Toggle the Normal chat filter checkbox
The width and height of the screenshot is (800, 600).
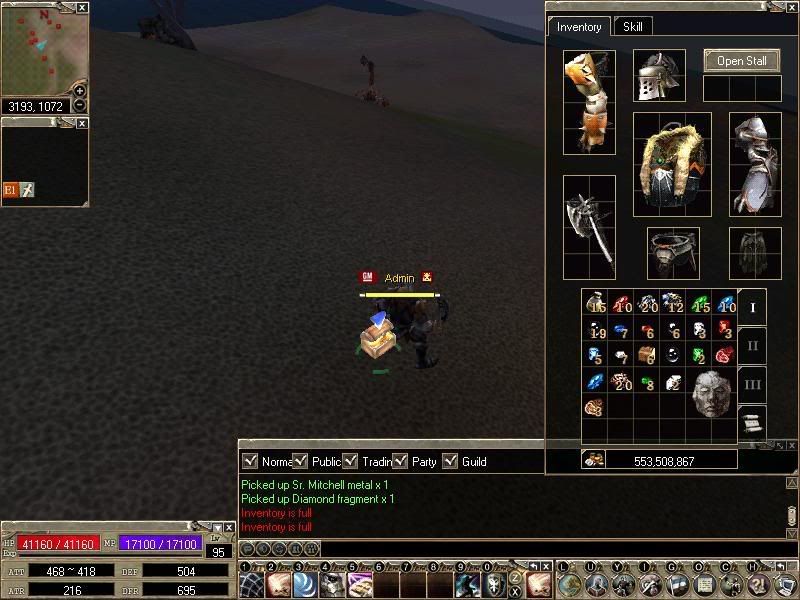[x=251, y=461]
